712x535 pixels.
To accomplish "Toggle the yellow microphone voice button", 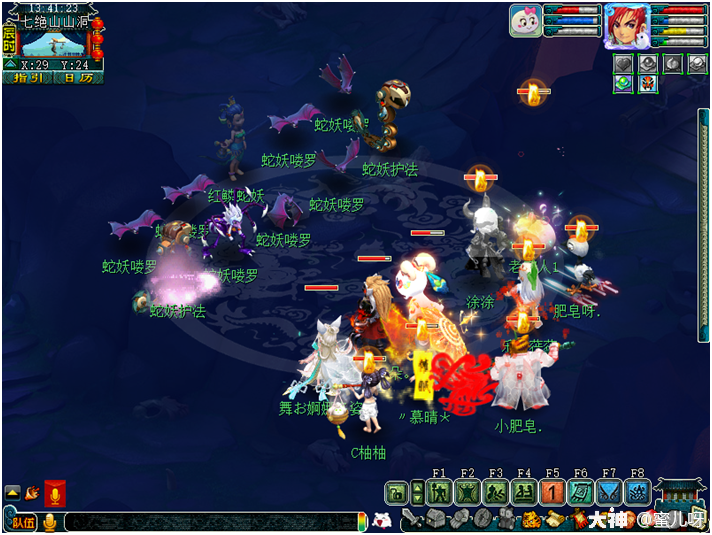I will click(49, 521).
